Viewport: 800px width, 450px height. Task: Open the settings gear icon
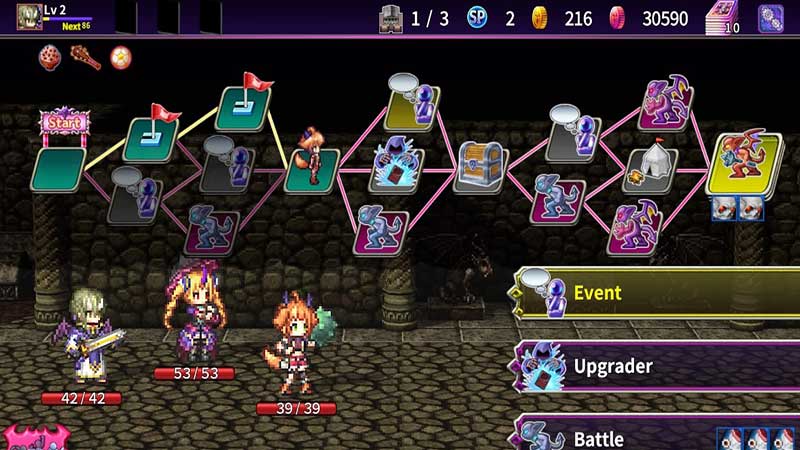pyautogui.click(x=771, y=18)
